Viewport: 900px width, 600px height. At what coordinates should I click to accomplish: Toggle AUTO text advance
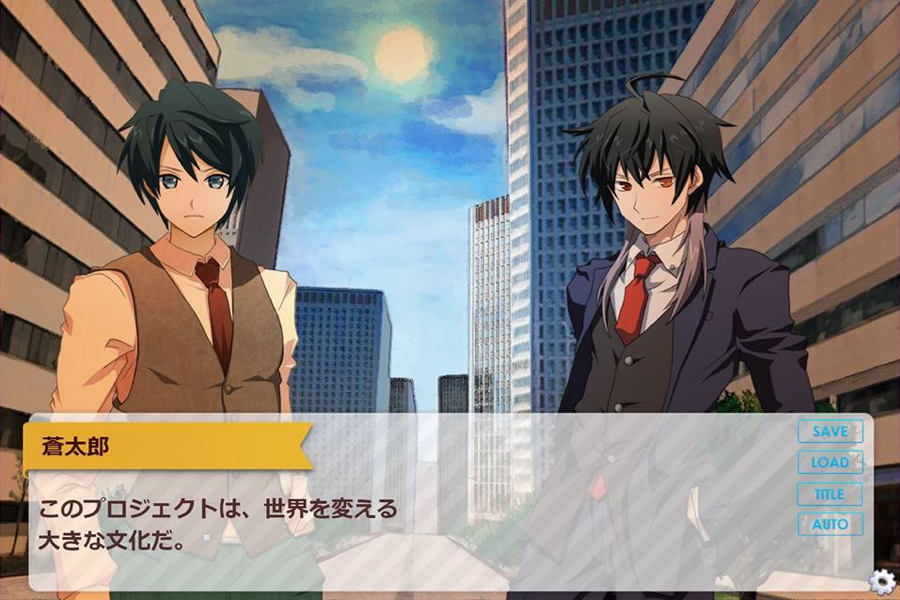[829, 524]
